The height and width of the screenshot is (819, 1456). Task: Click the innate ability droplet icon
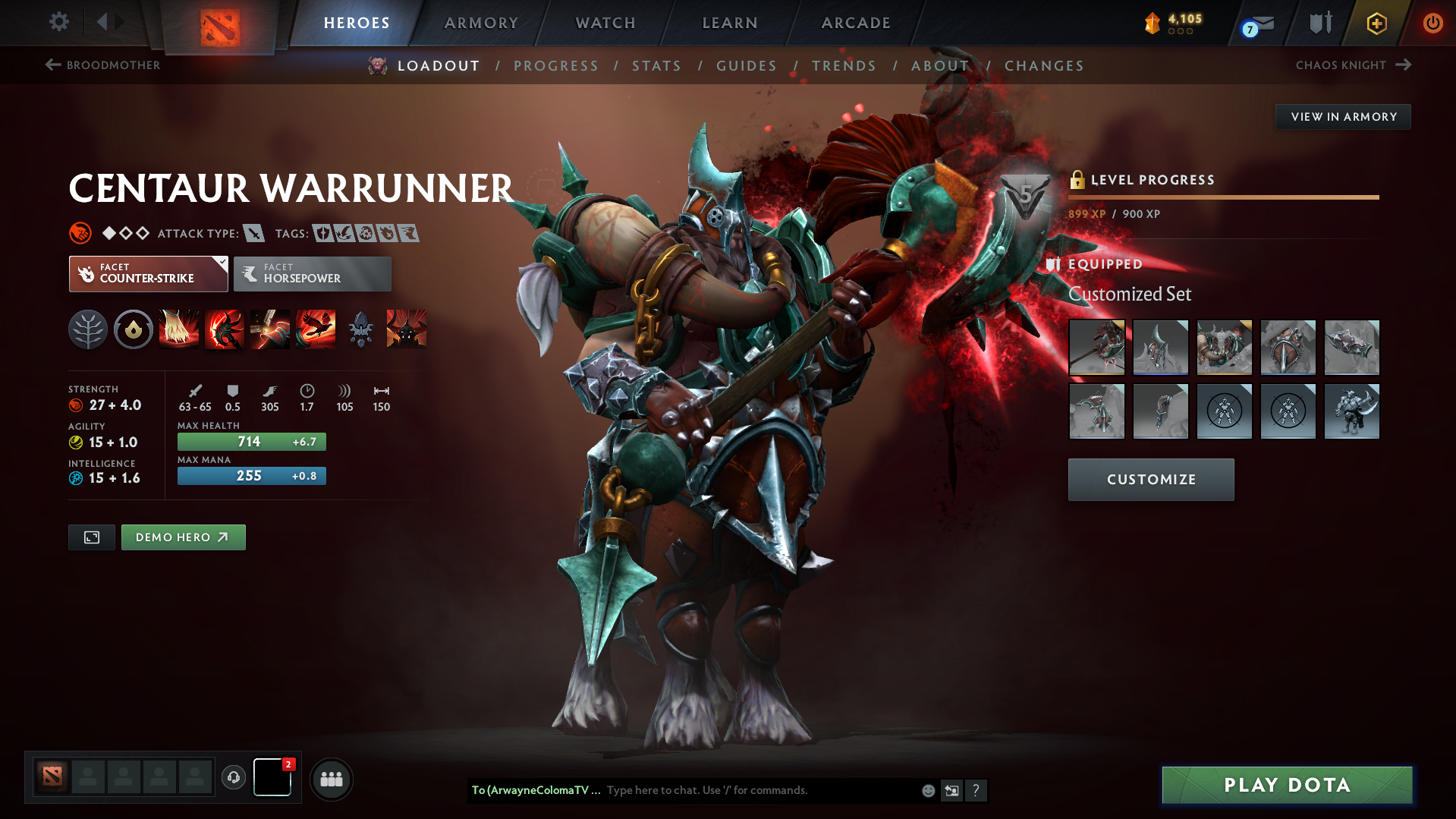(x=133, y=329)
